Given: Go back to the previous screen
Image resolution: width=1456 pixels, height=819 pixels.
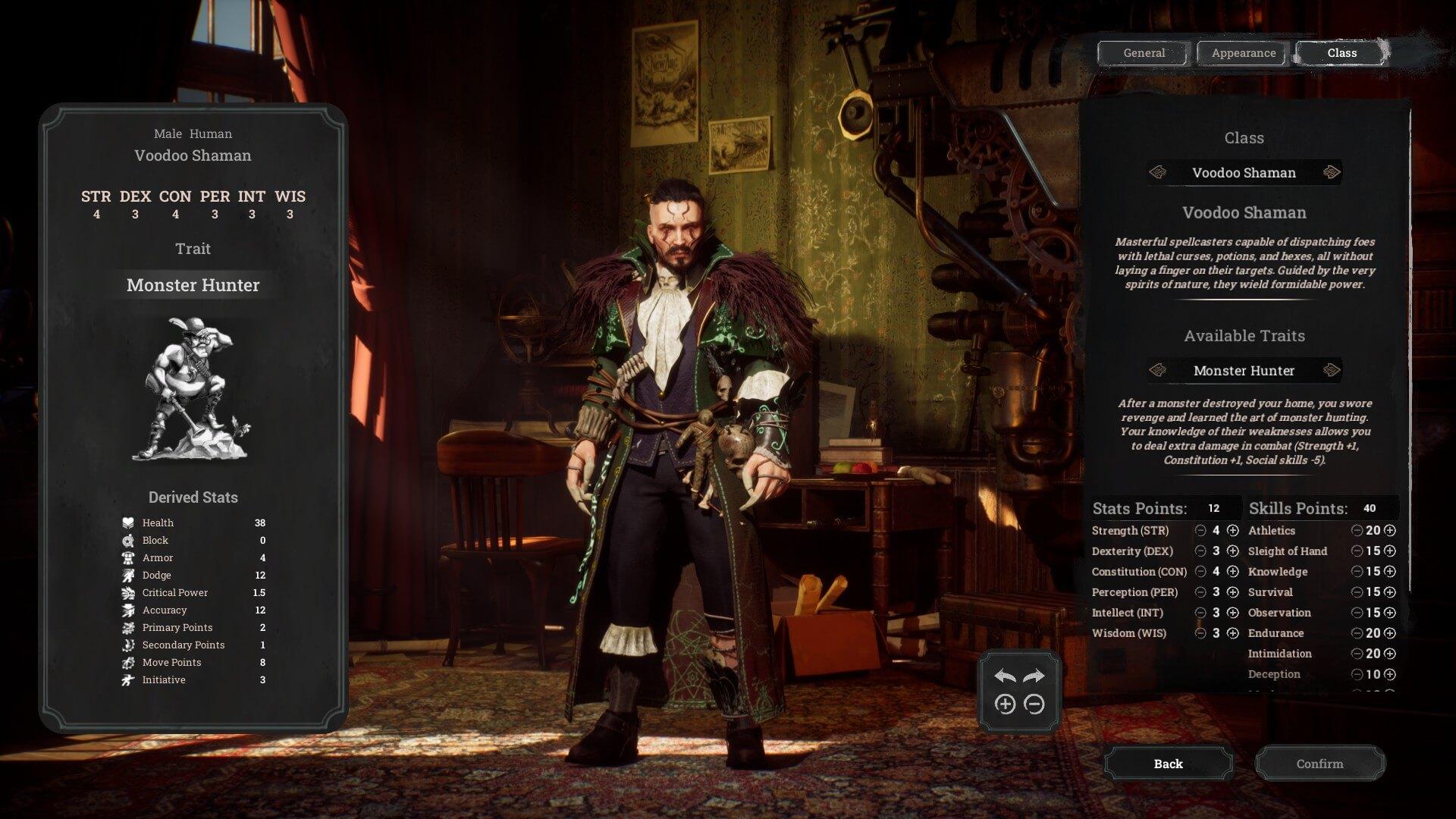Looking at the screenshot, I should (1168, 764).
